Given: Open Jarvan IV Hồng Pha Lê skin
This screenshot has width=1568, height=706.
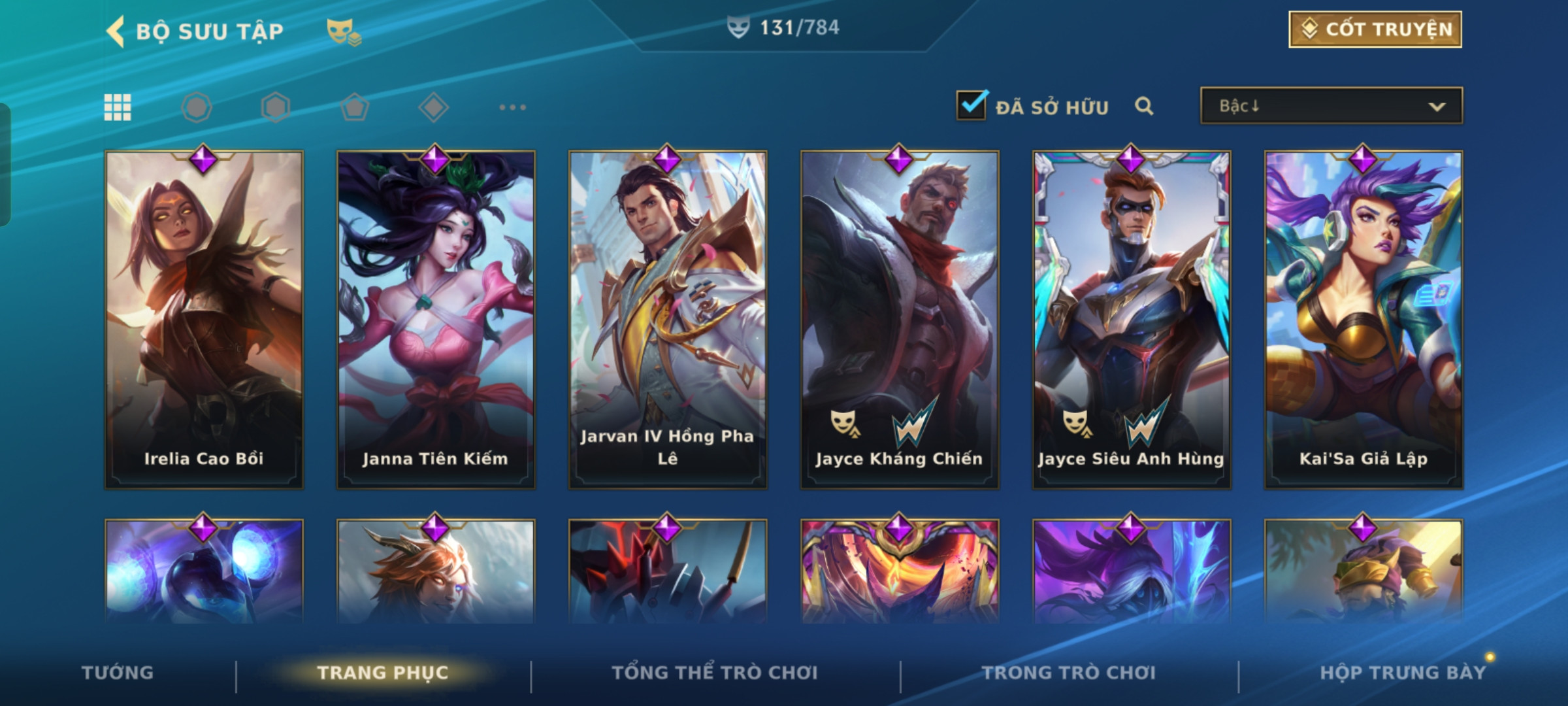Looking at the screenshot, I should (x=668, y=320).
